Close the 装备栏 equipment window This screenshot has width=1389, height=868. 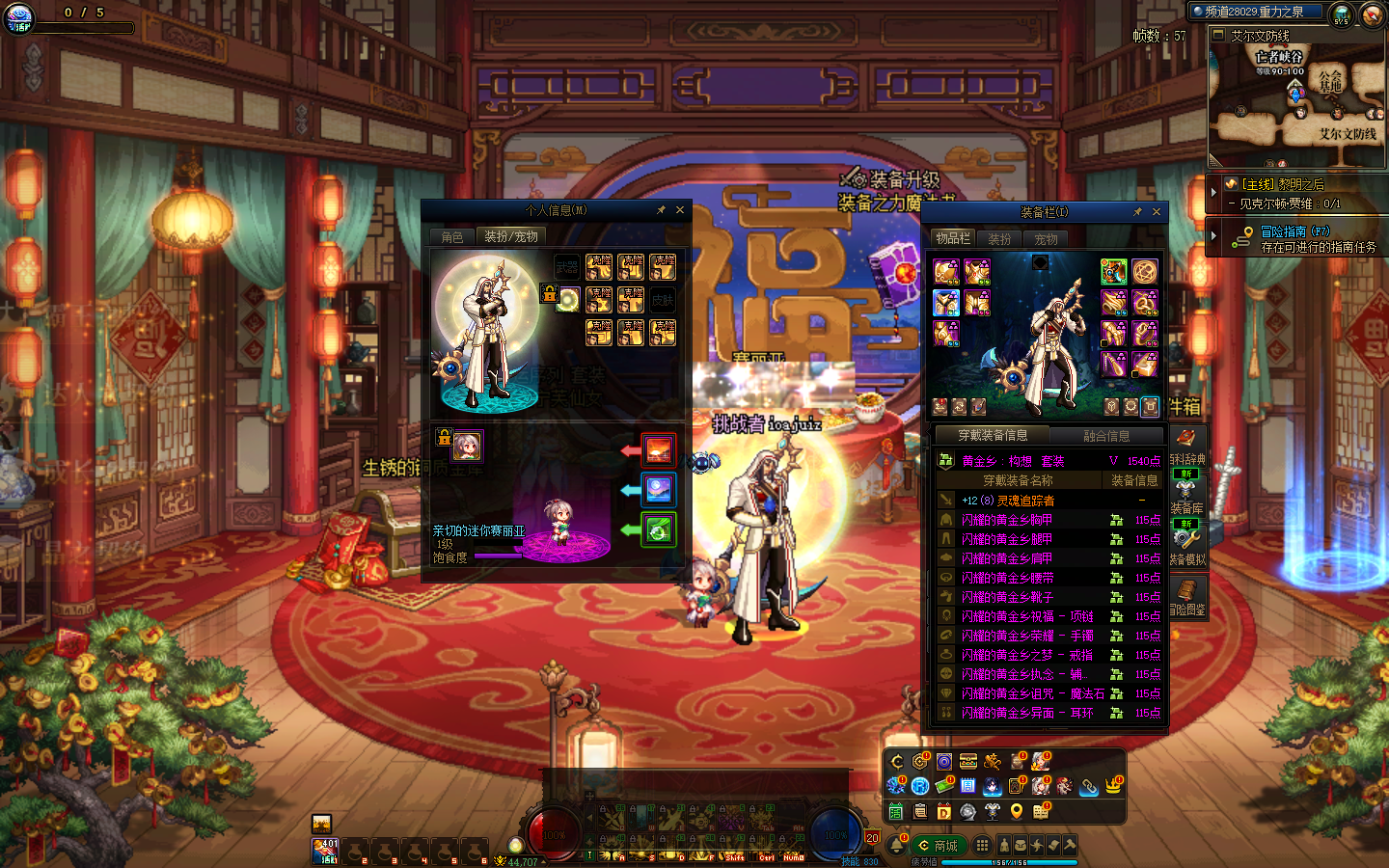[1157, 212]
